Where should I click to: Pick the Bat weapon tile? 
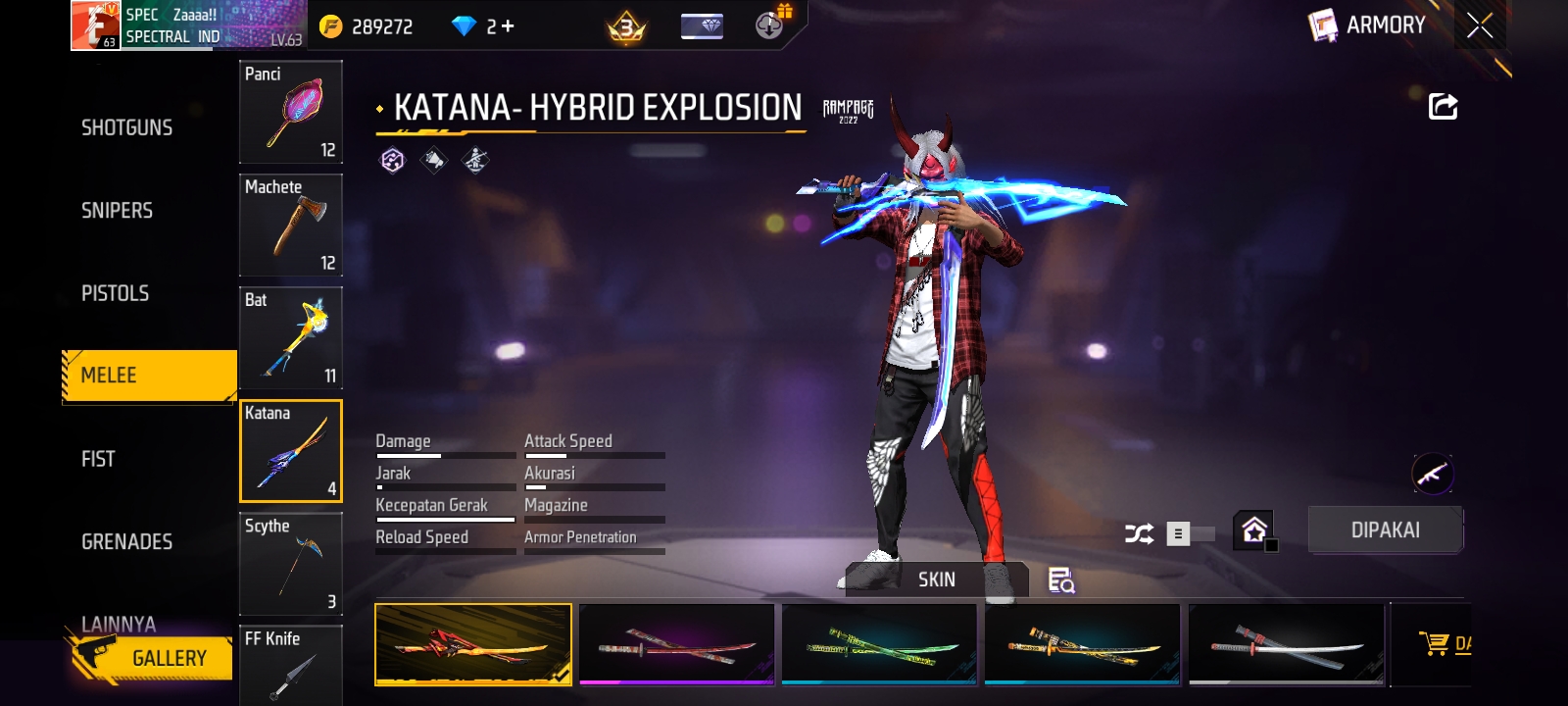click(291, 338)
